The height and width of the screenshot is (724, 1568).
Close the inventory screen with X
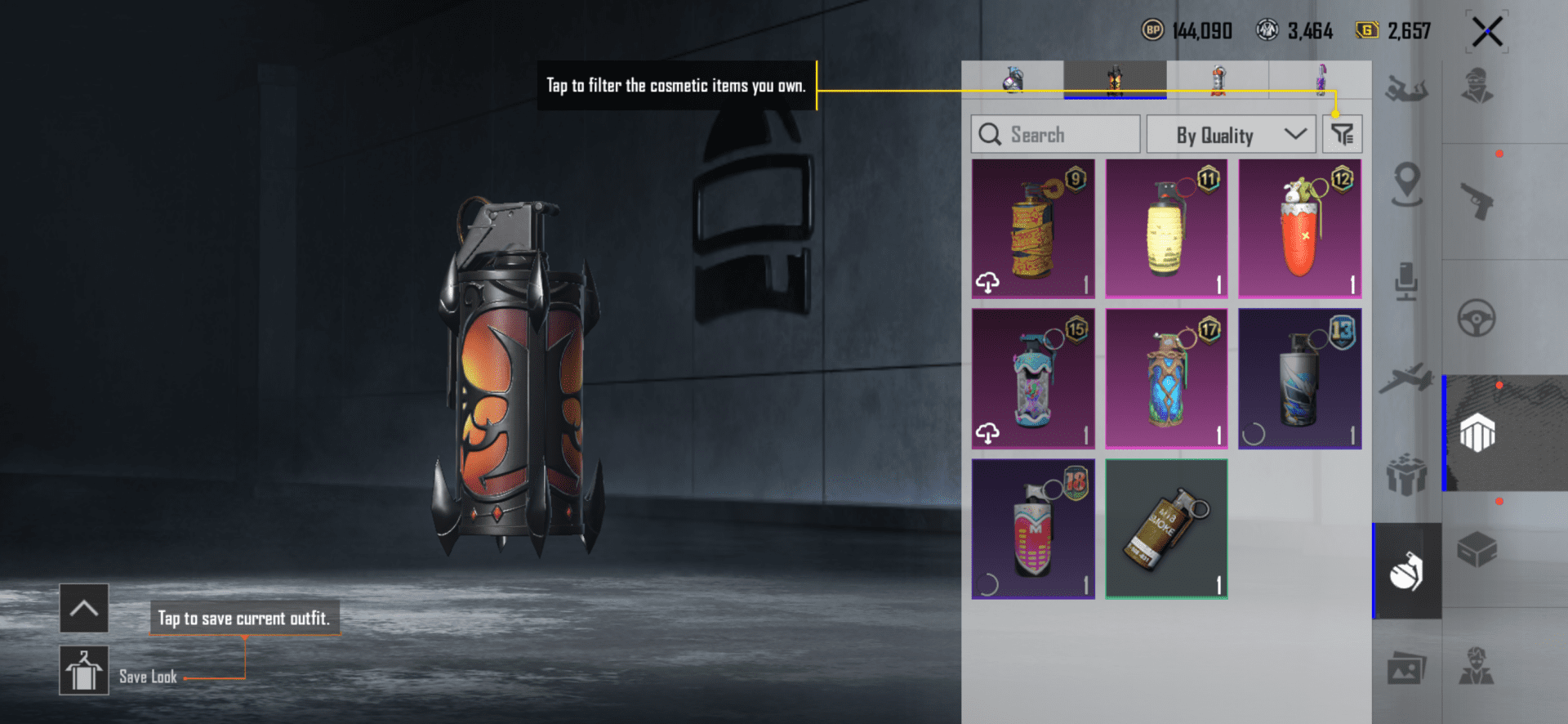coord(1486,33)
